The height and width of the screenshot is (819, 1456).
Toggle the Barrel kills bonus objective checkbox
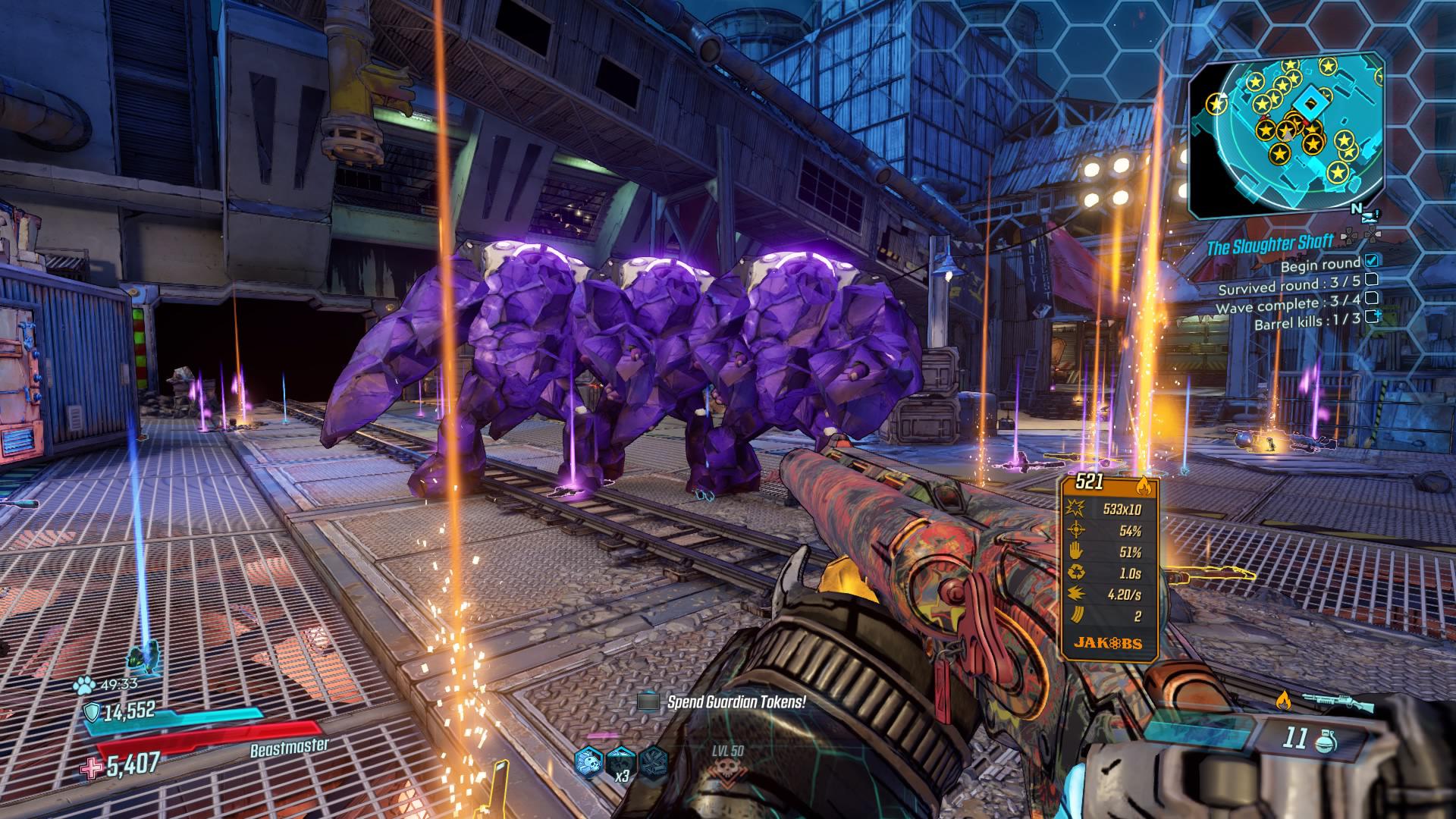pyautogui.click(x=1372, y=316)
